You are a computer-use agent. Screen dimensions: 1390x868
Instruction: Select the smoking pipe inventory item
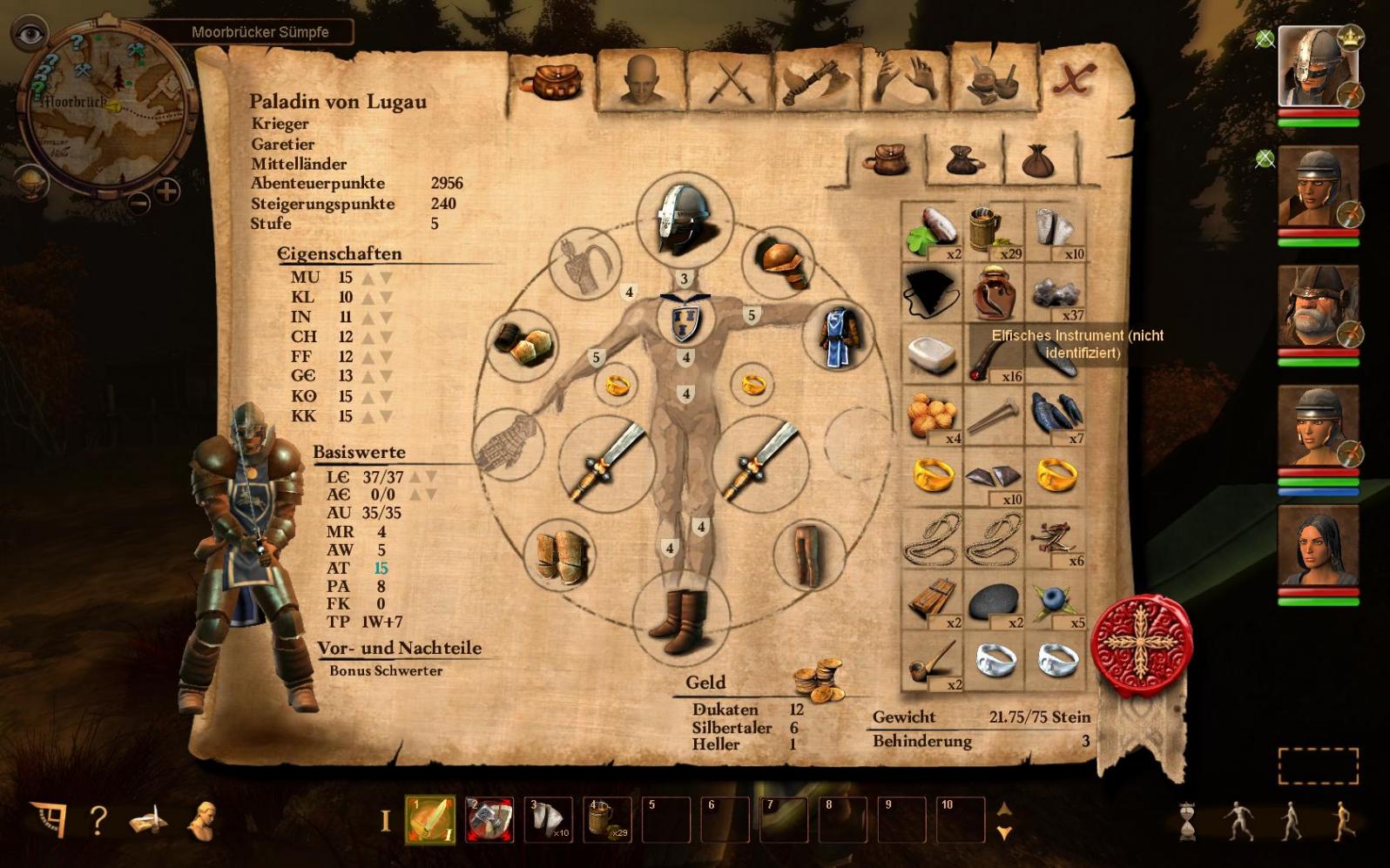coord(932,662)
